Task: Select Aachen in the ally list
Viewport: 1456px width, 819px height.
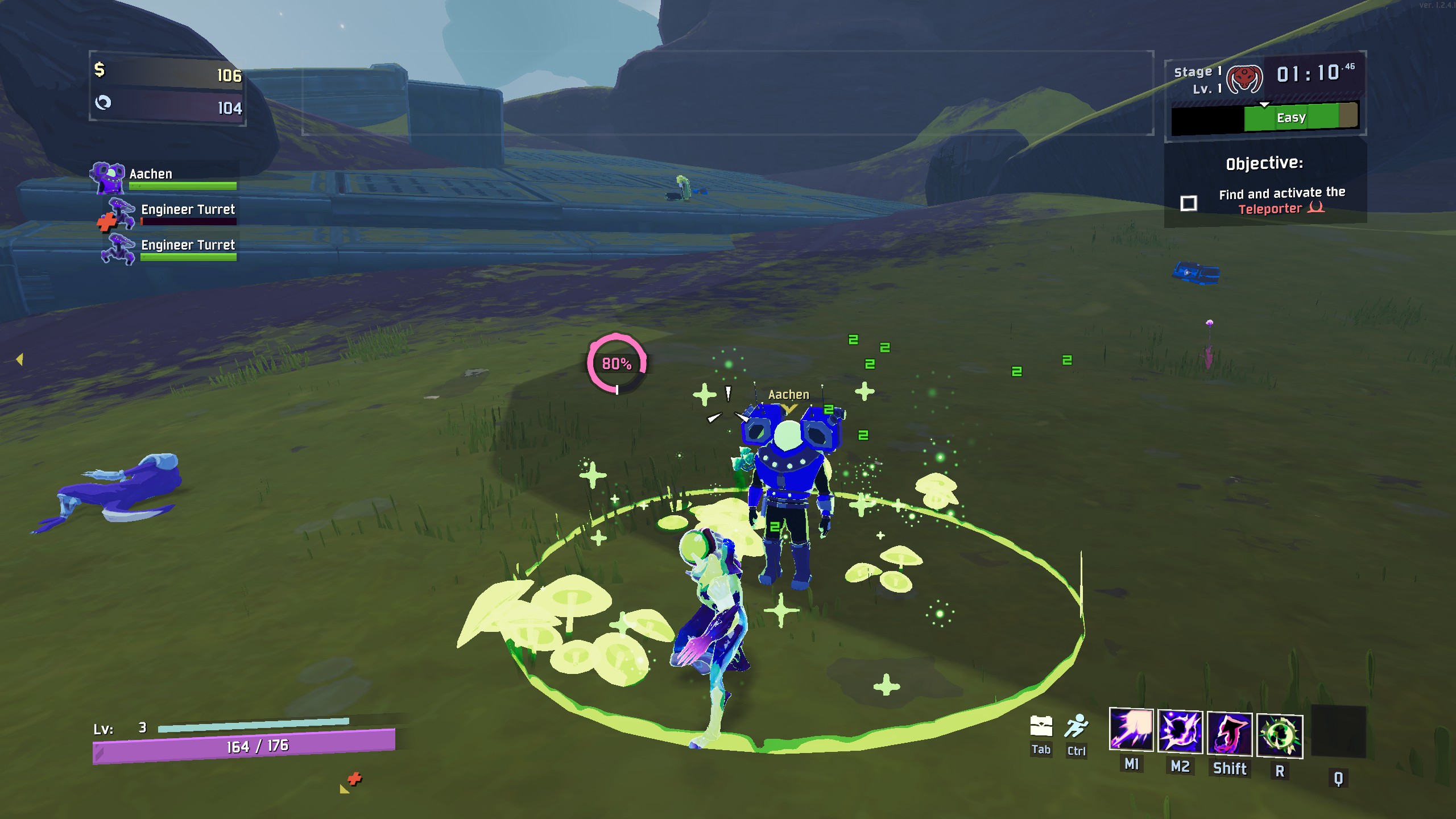Action: click(x=151, y=174)
